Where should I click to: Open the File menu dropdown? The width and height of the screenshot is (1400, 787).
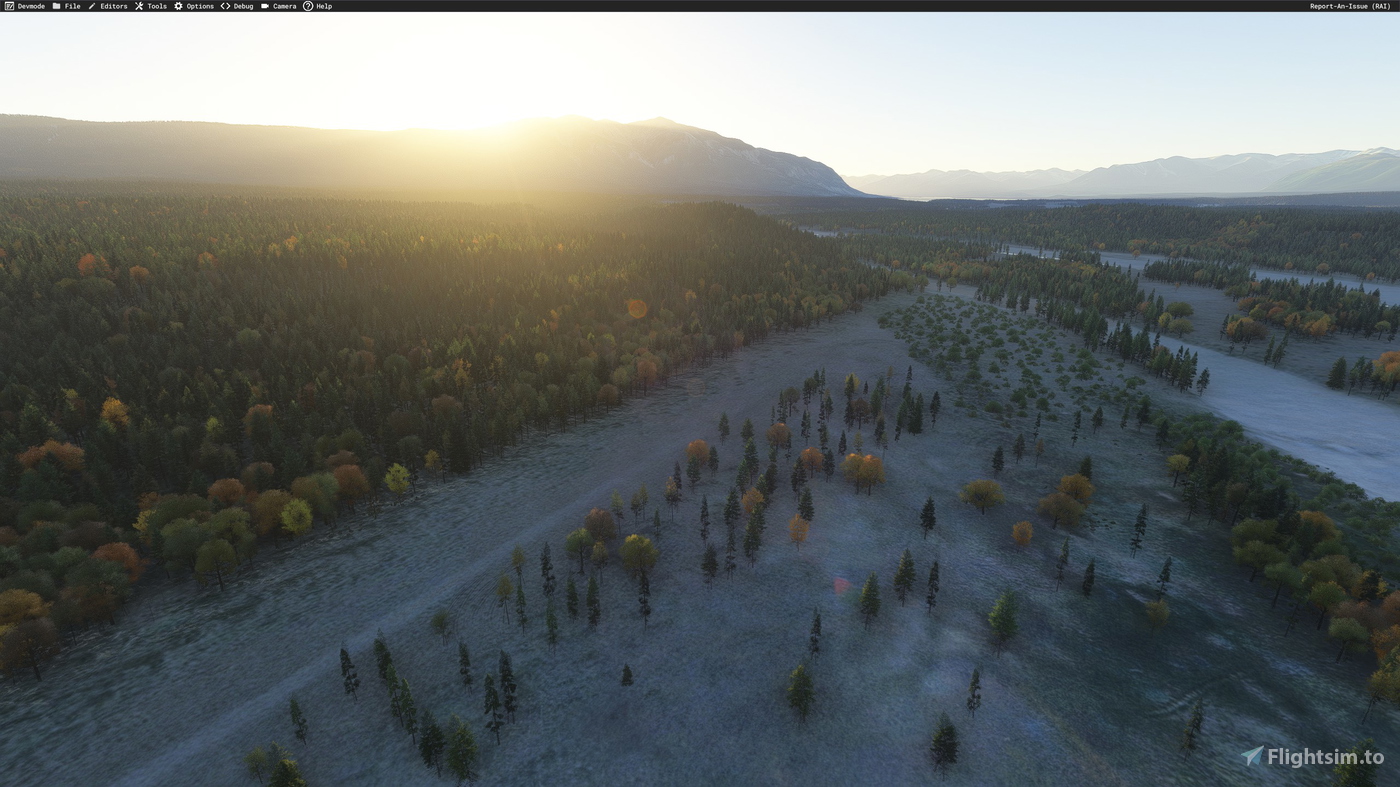pos(70,5)
